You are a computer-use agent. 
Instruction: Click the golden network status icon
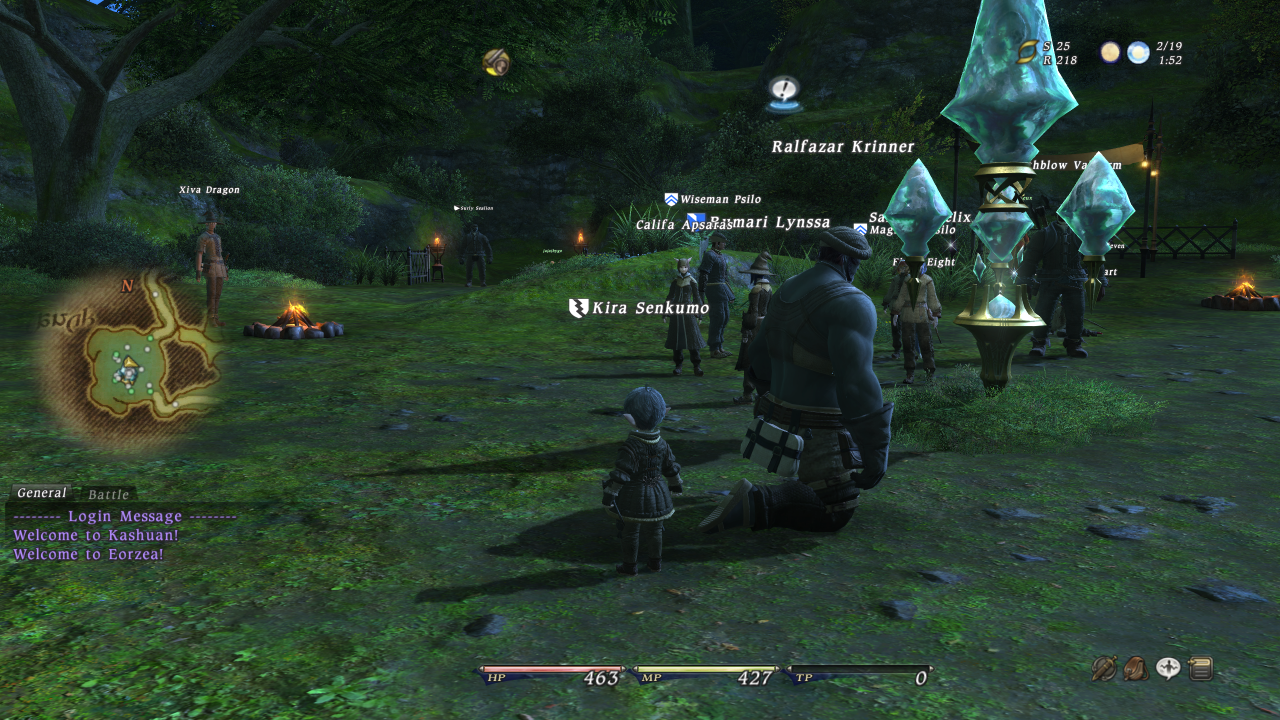pos(1028,53)
